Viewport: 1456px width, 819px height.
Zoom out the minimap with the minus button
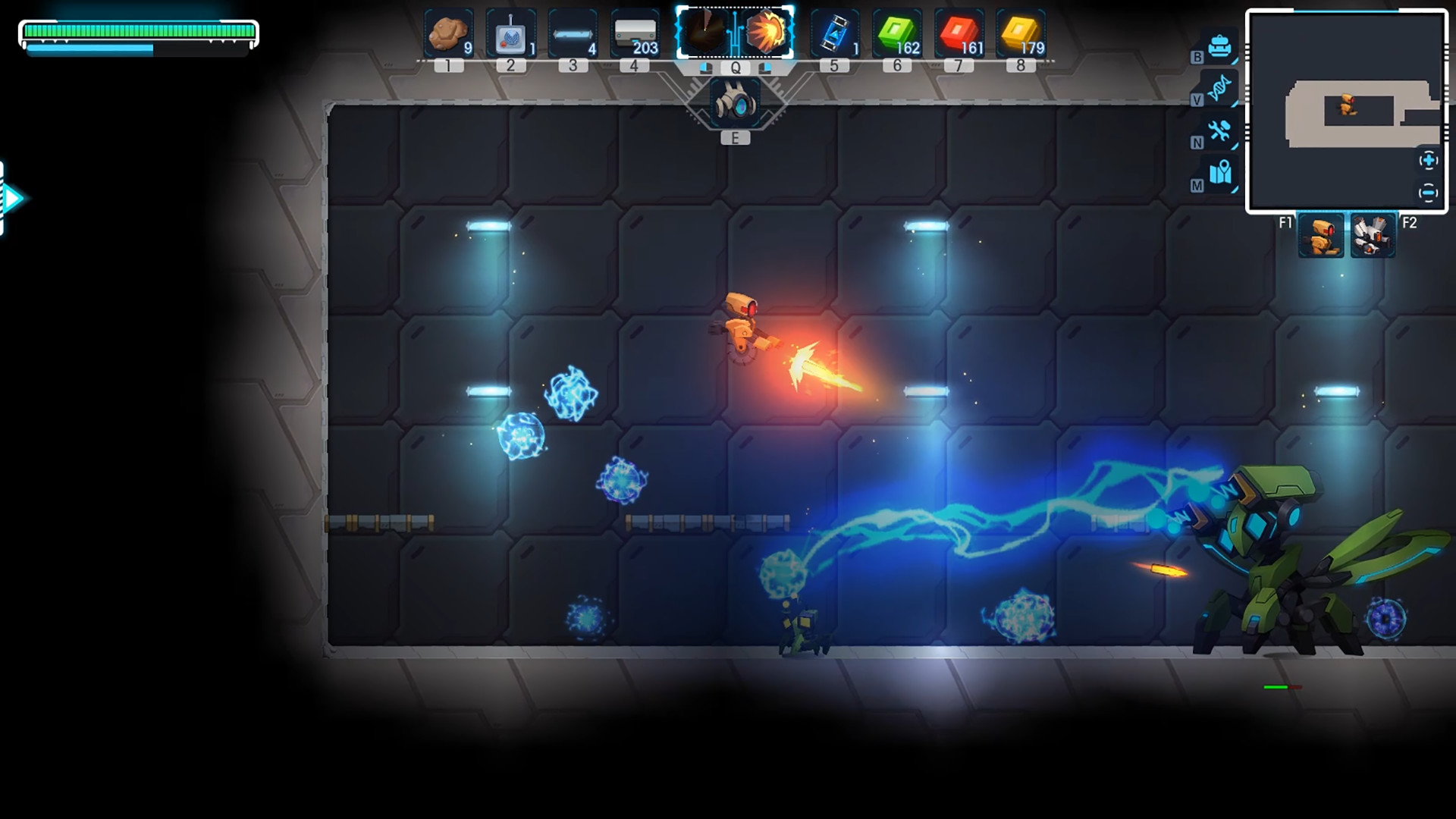(1429, 193)
